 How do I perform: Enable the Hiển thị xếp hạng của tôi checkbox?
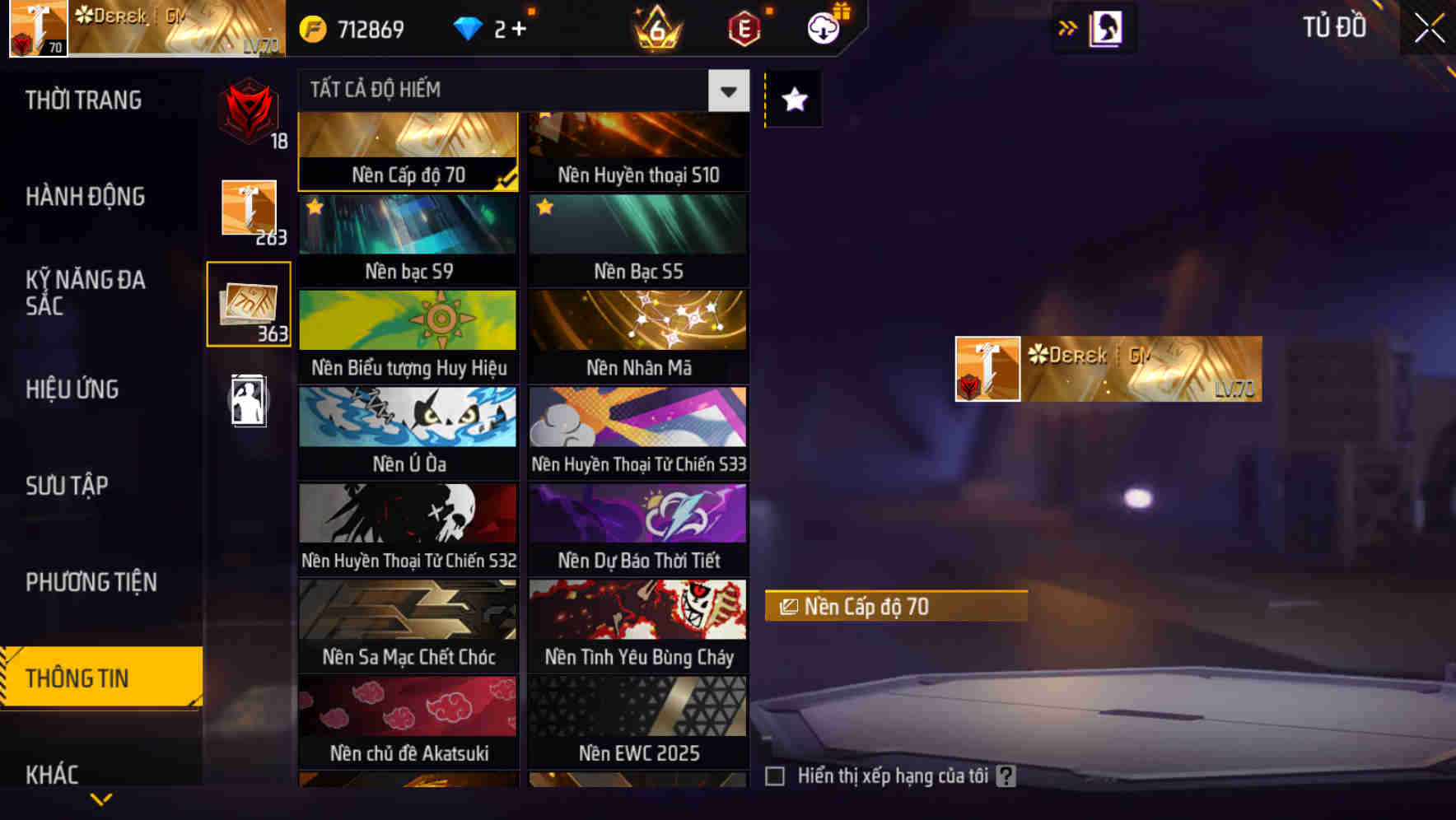point(775,775)
